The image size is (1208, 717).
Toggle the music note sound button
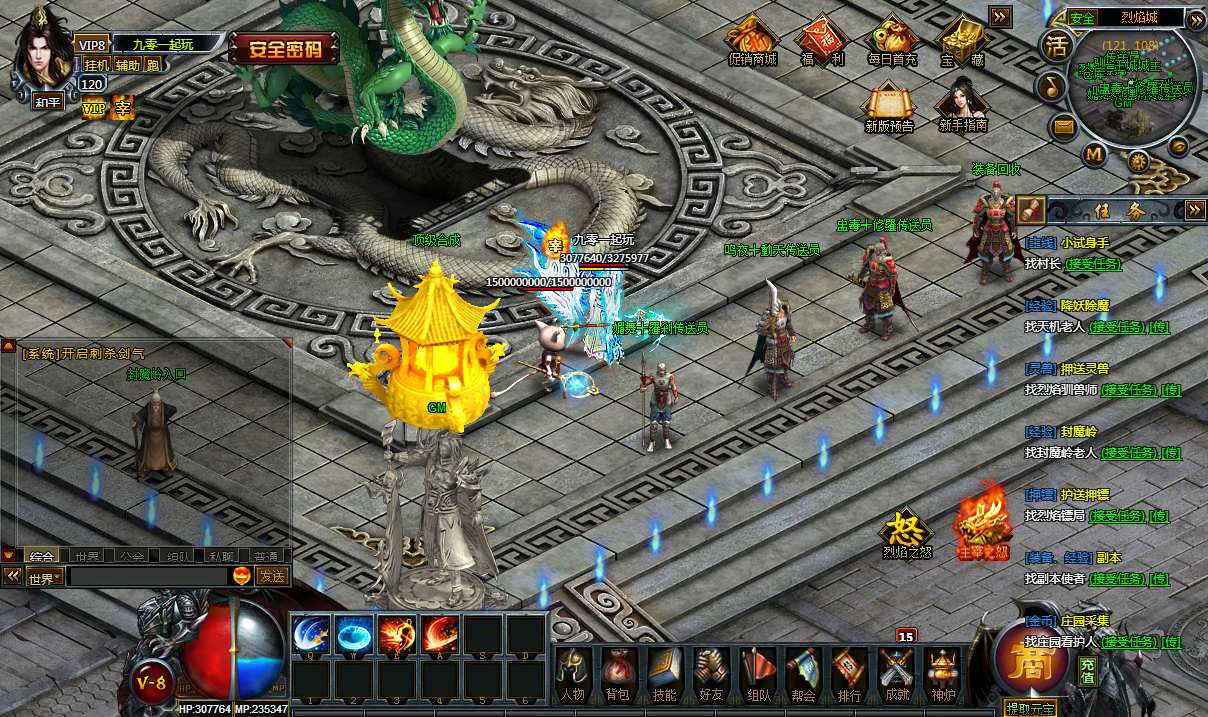pos(1050,86)
